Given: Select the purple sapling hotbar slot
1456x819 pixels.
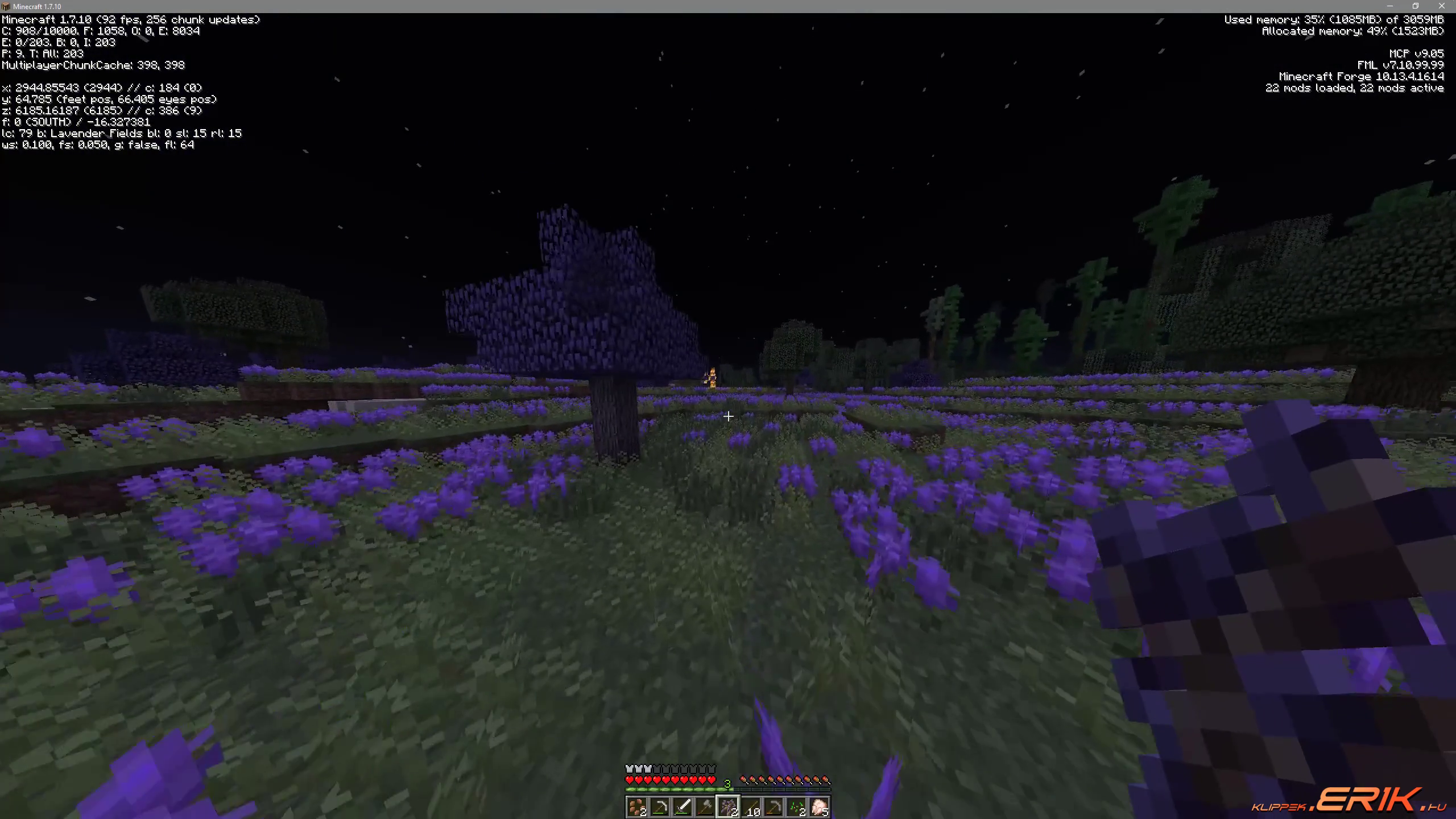Looking at the screenshot, I should [728, 806].
